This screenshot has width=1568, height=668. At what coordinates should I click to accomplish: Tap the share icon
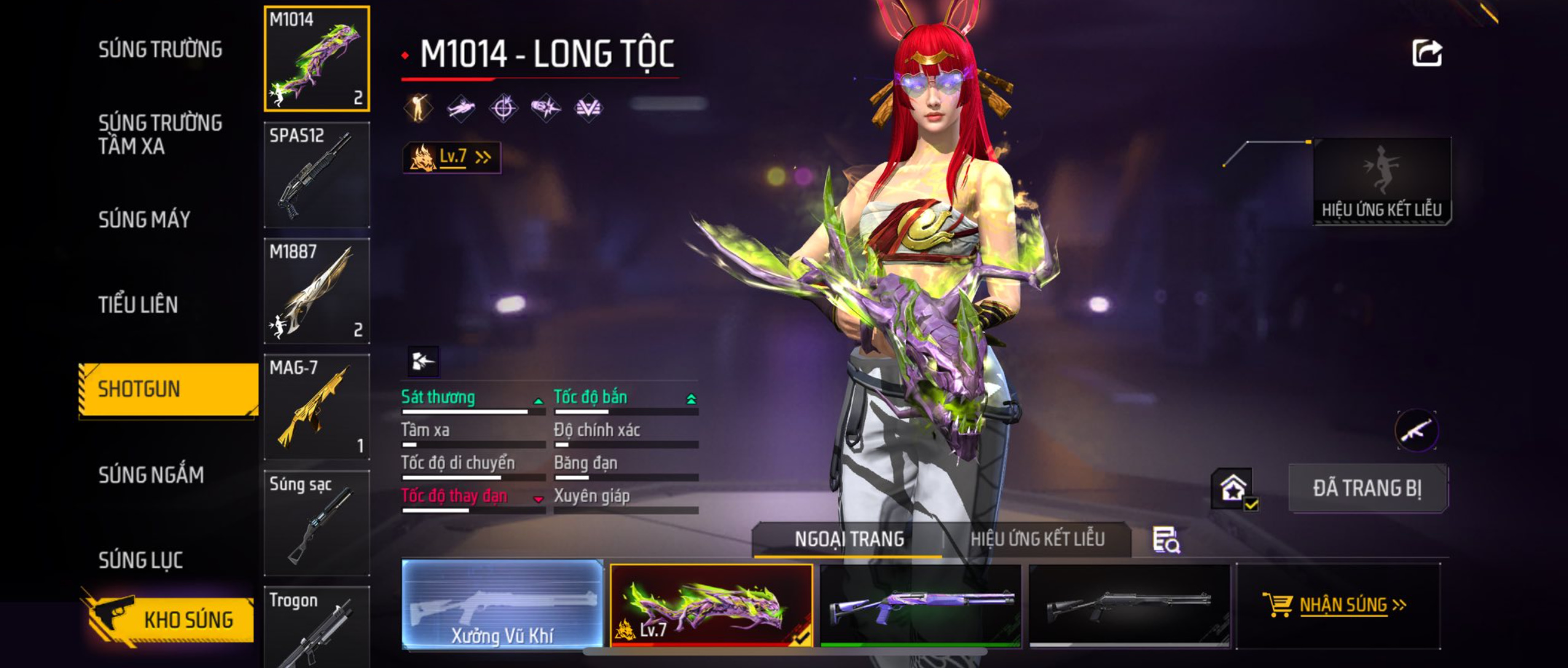coord(1427,53)
